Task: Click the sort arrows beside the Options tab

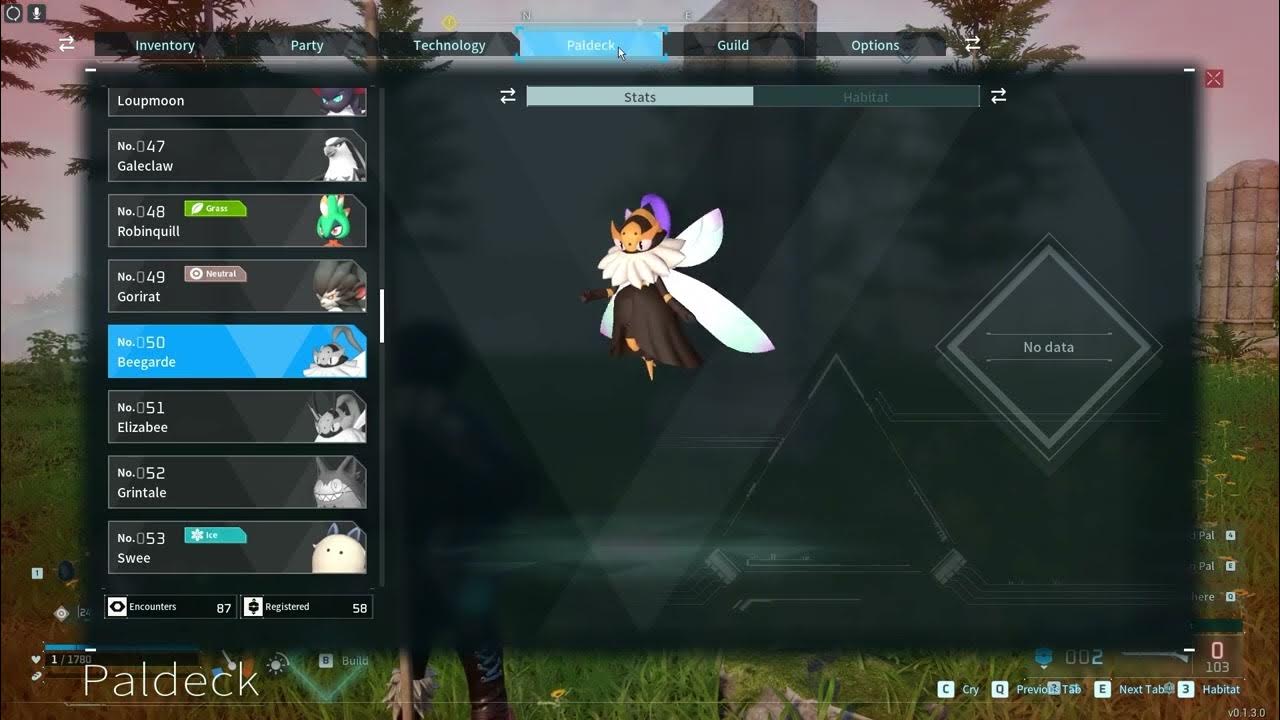Action: (x=971, y=44)
